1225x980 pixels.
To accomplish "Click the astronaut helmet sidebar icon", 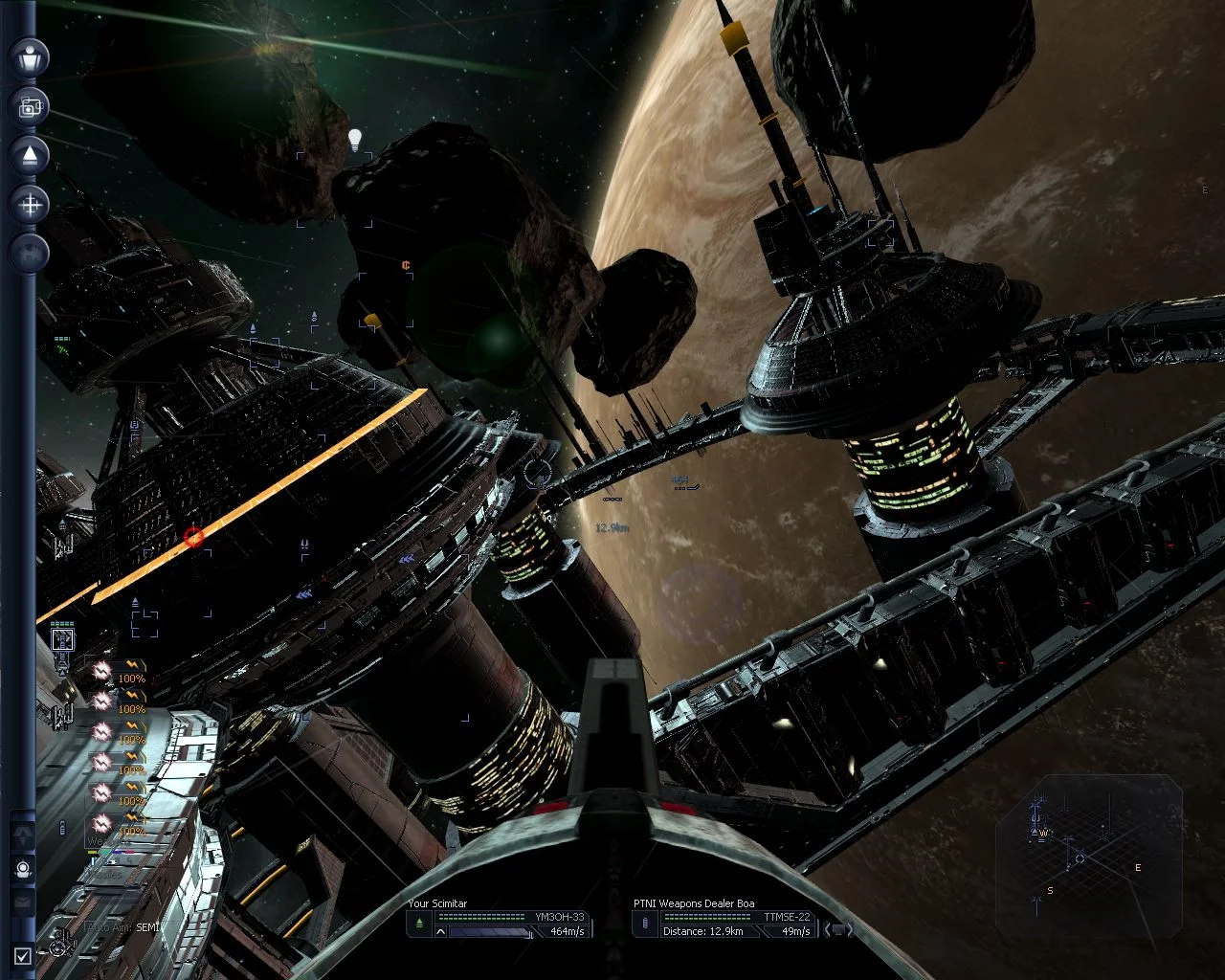I will coord(23,869).
